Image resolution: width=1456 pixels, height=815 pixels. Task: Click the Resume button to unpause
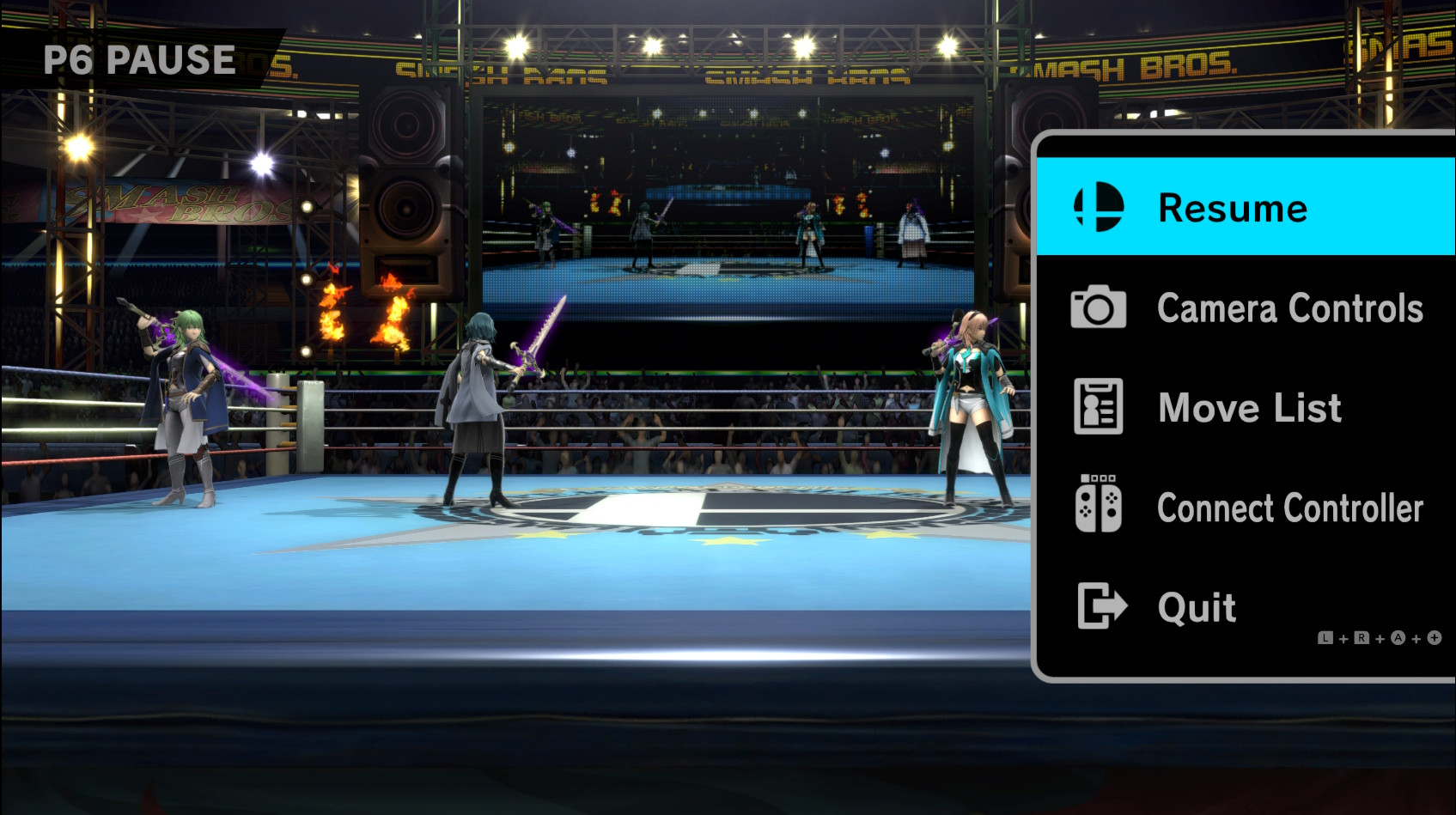[1233, 208]
